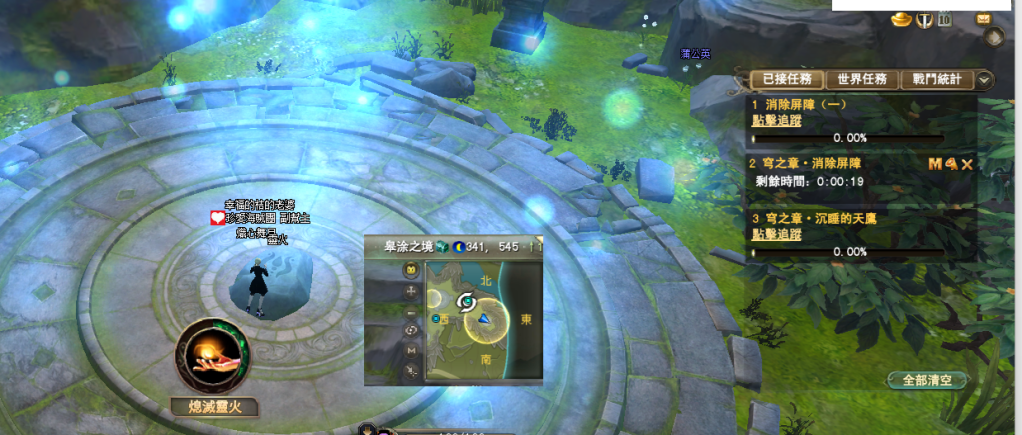Open the gold ingot shop icon
This screenshot has height=435, width=1022.
900,19
